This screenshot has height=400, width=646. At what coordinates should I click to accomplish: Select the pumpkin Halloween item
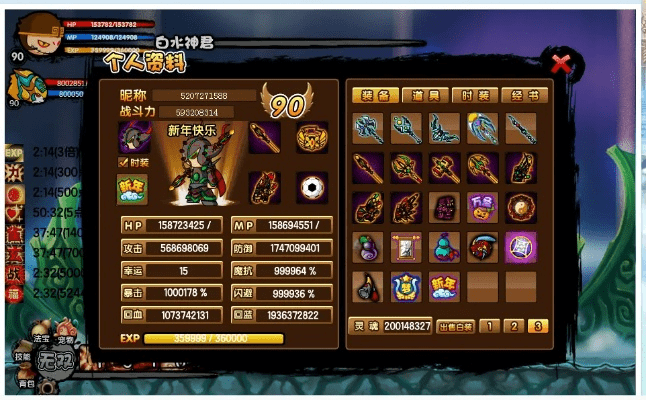(x=482, y=207)
